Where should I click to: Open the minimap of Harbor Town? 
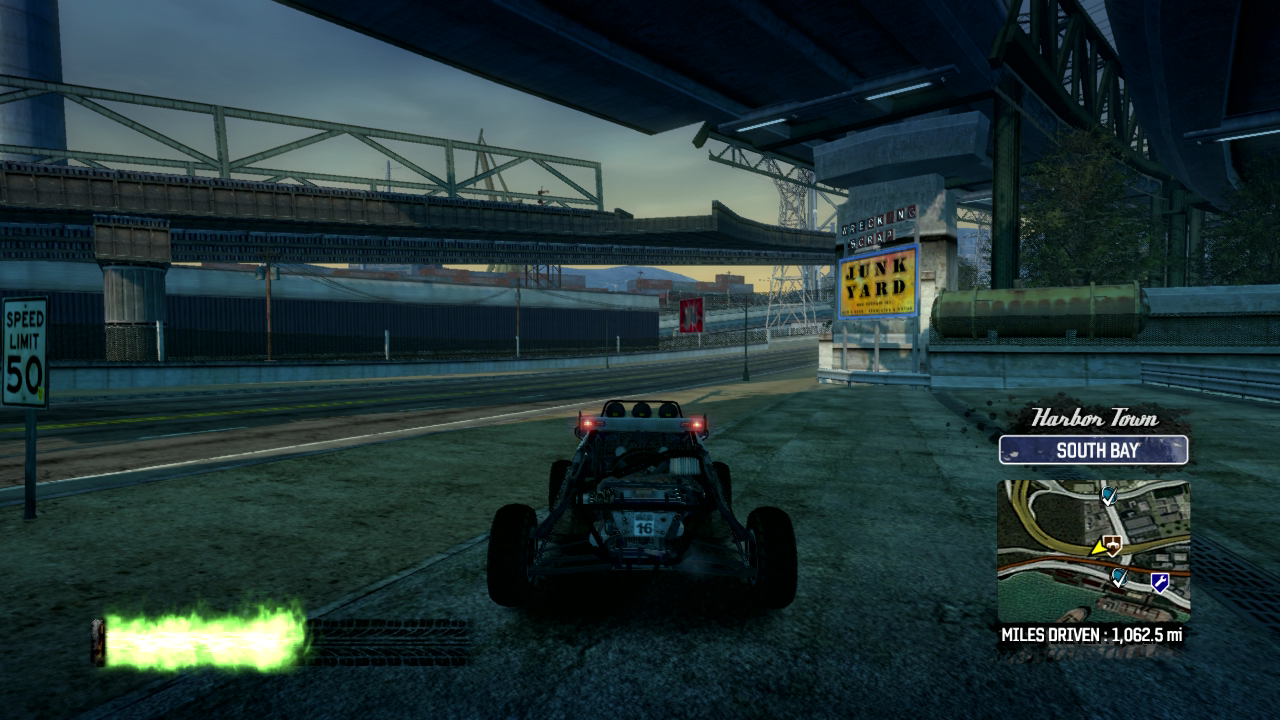[x=1093, y=549]
